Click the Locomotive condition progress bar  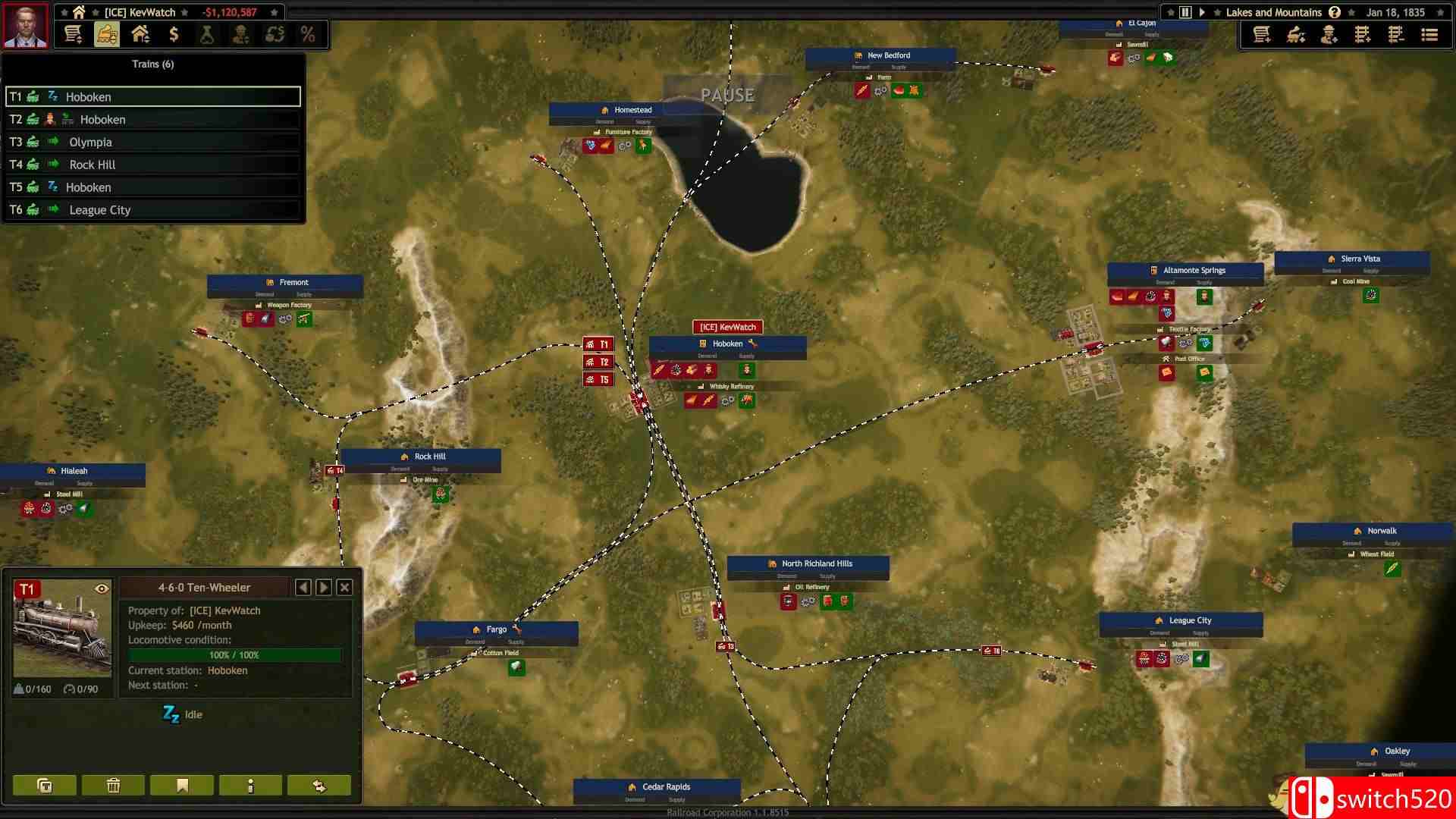pos(235,655)
